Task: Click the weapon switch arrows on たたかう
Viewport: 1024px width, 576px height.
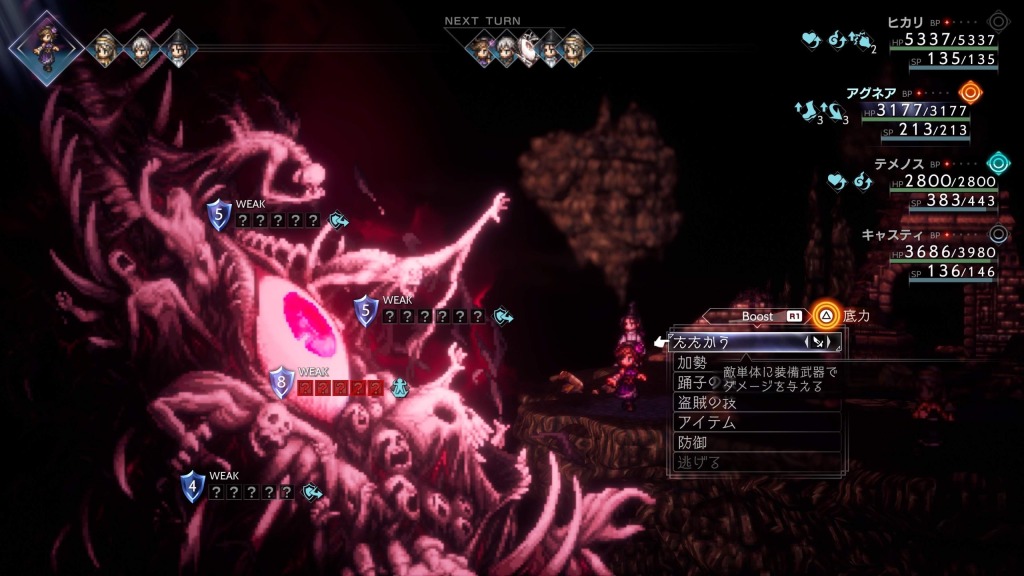Action: tap(820, 343)
